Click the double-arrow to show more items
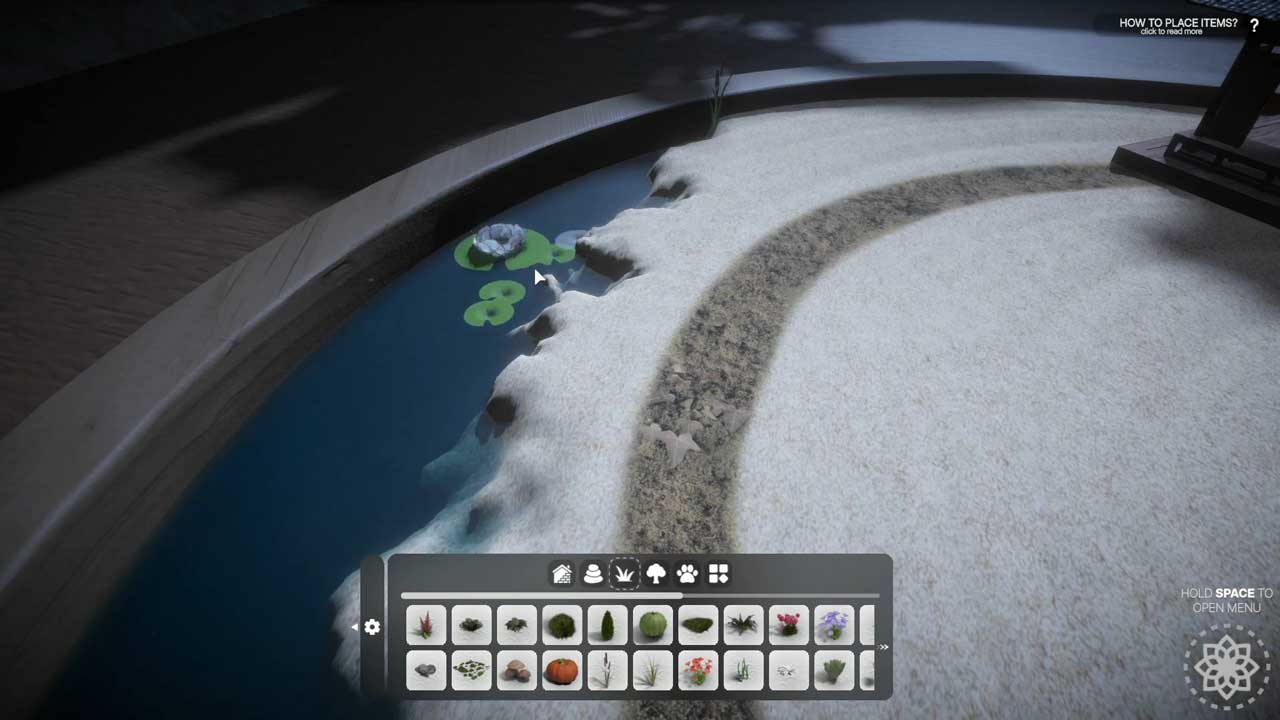This screenshot has width=1280, height=720. (883, 647)
